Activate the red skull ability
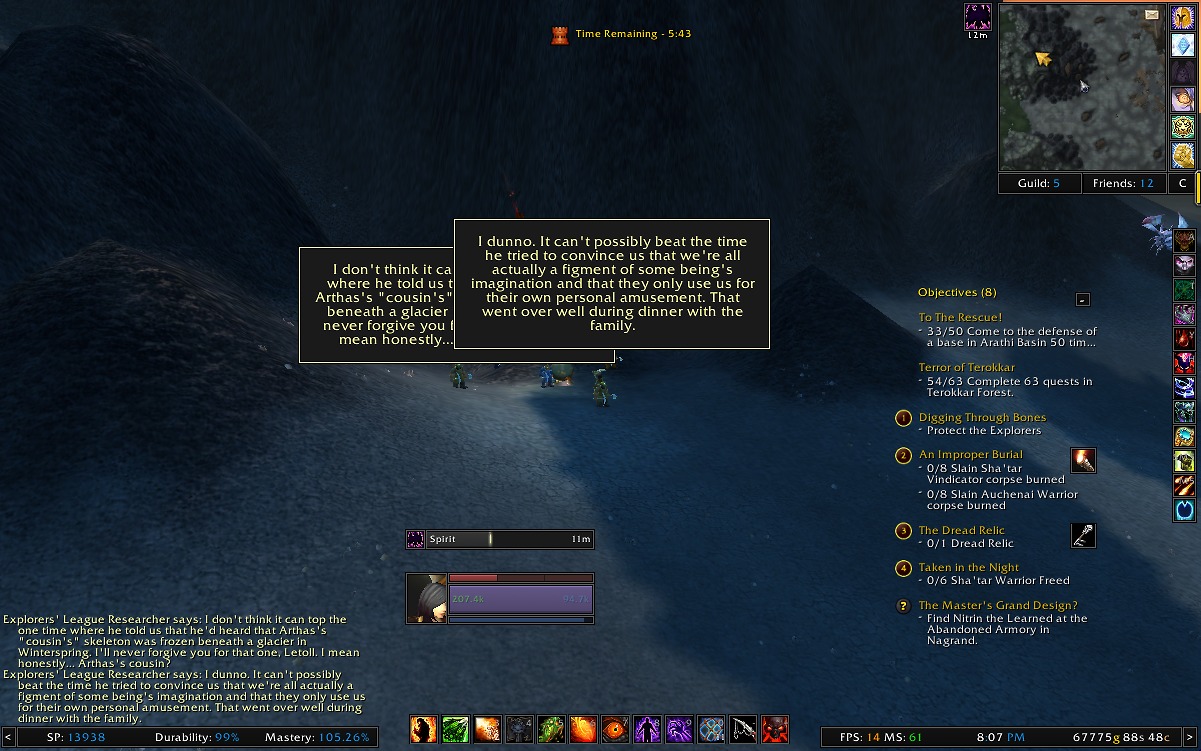 (775, 730)
